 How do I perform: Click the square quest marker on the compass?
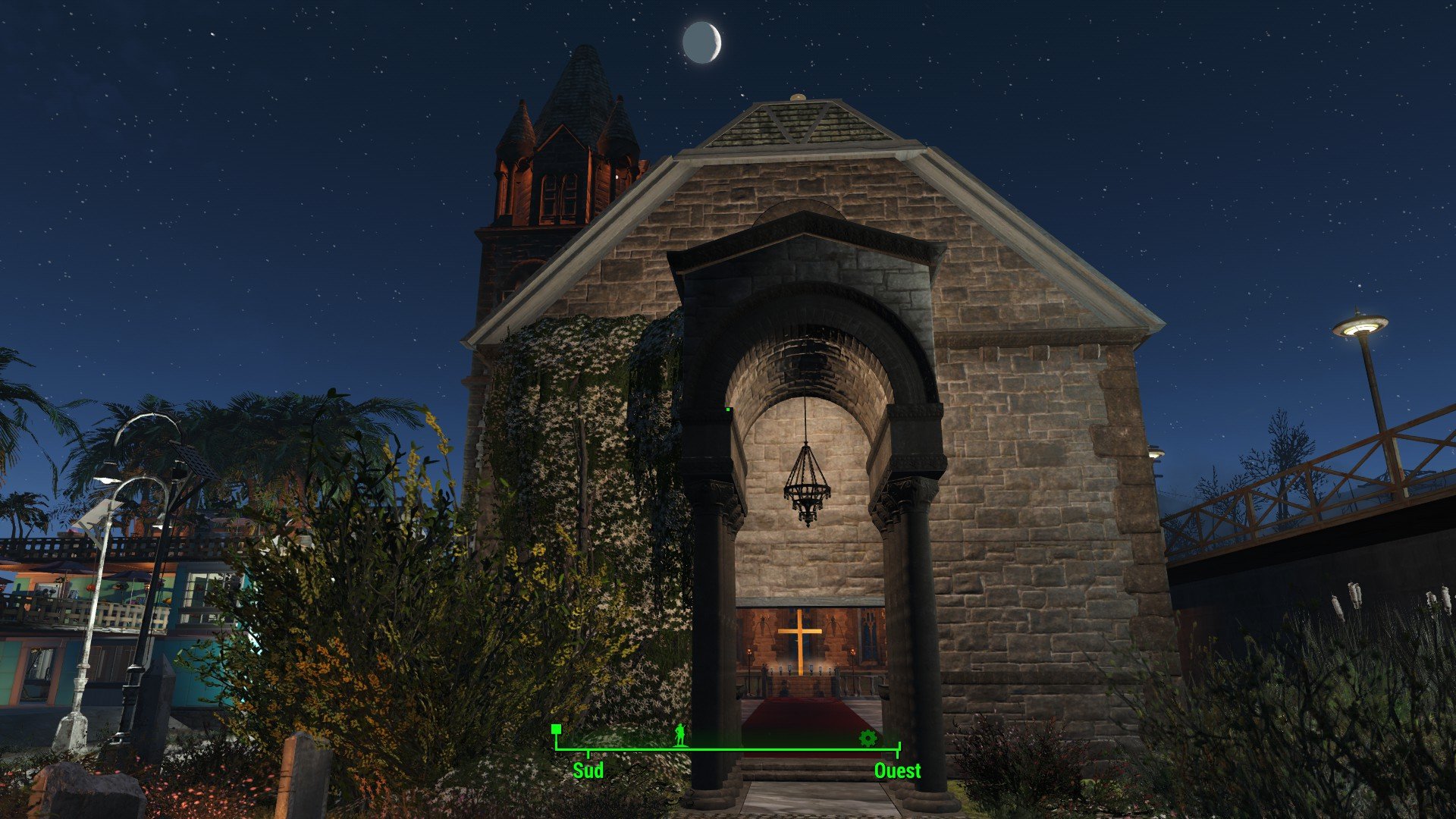point(556,729)
